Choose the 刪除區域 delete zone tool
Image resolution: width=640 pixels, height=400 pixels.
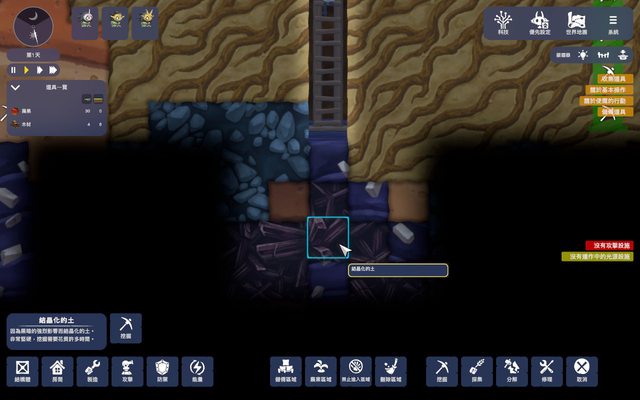tap(393, 371)
